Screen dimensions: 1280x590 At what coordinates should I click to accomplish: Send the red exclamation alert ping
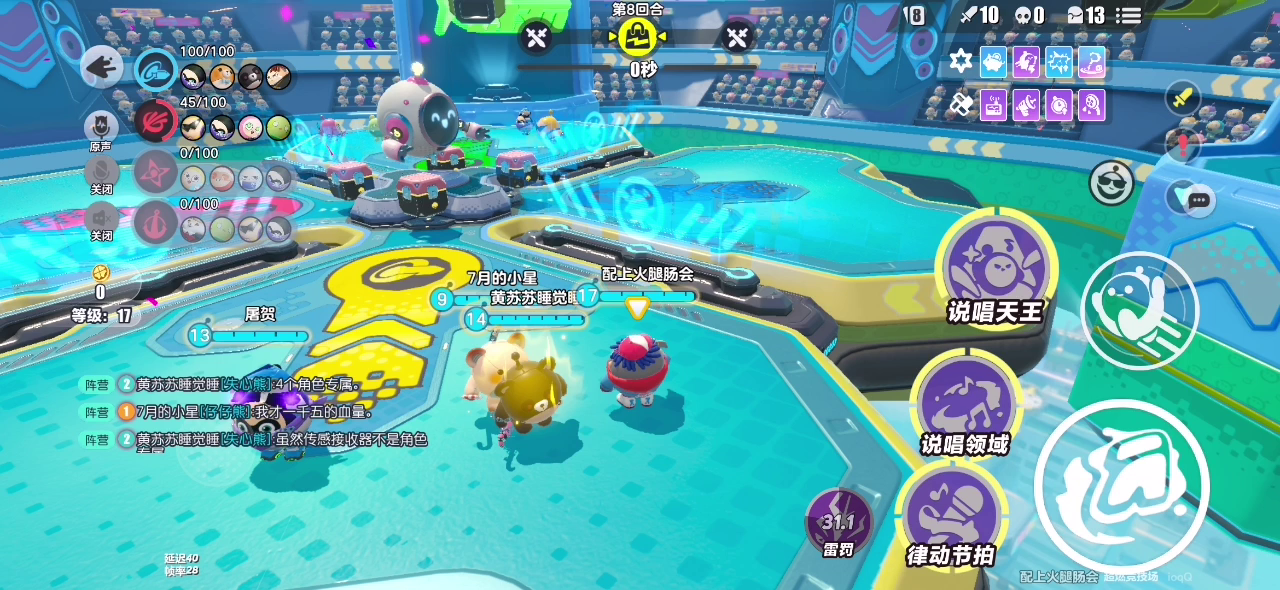(x=1183, y=145)
